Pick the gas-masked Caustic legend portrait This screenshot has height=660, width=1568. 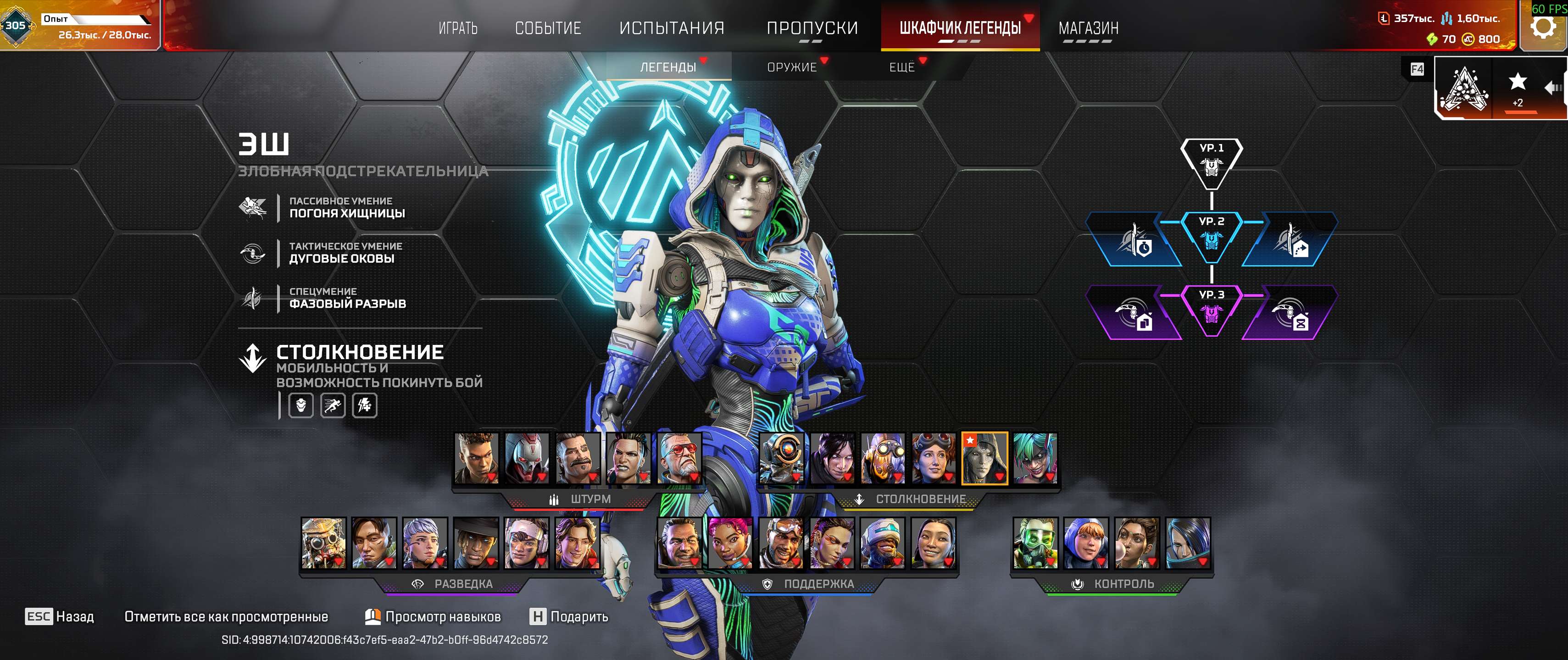(x=1035, y=543)
